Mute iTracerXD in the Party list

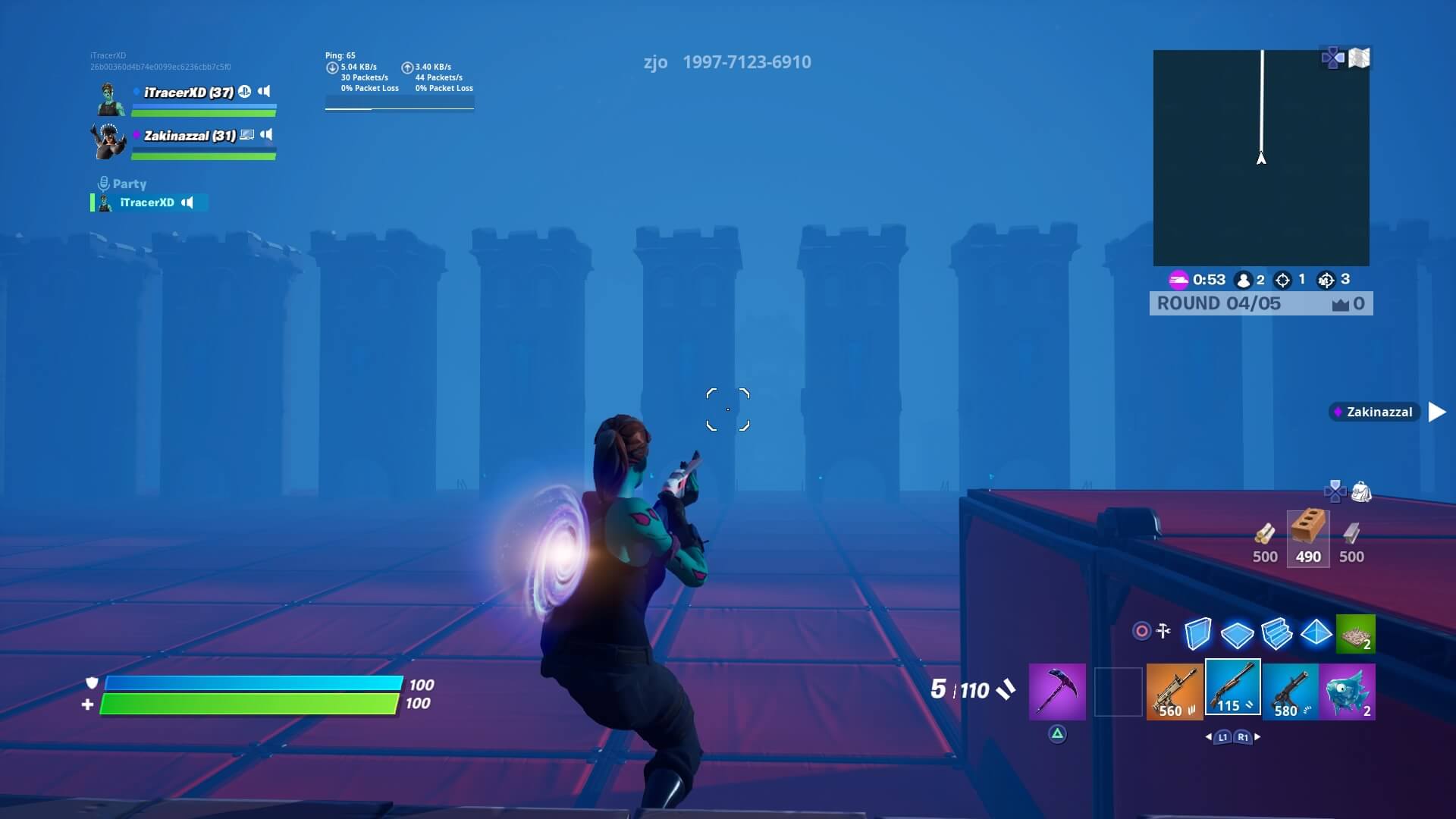[187, 202]
